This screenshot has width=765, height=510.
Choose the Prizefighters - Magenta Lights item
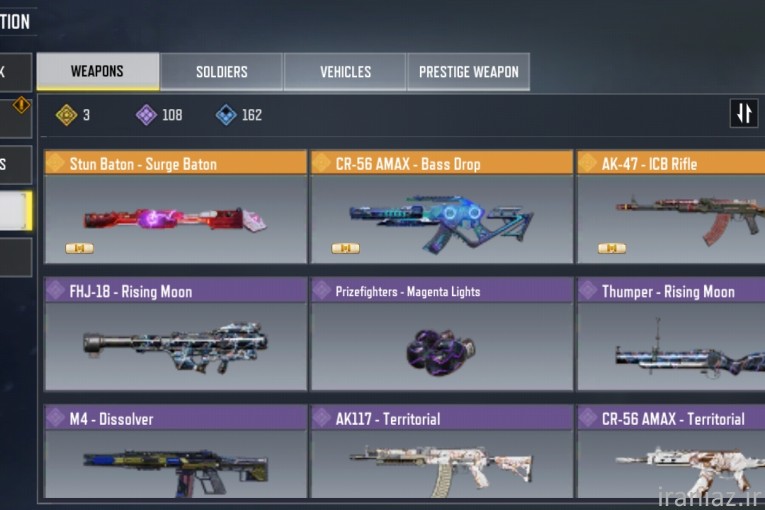tap(441, 335)
